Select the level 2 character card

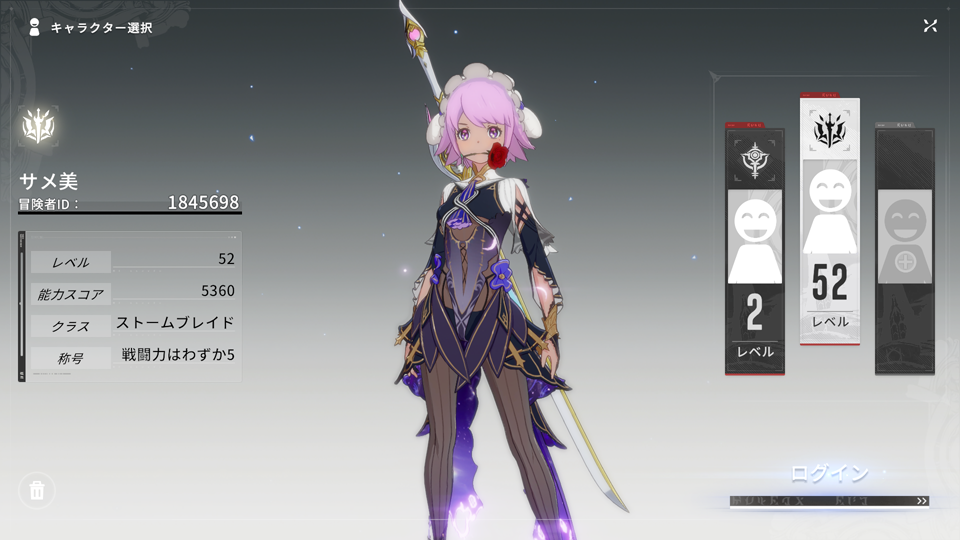coord(754,250)
